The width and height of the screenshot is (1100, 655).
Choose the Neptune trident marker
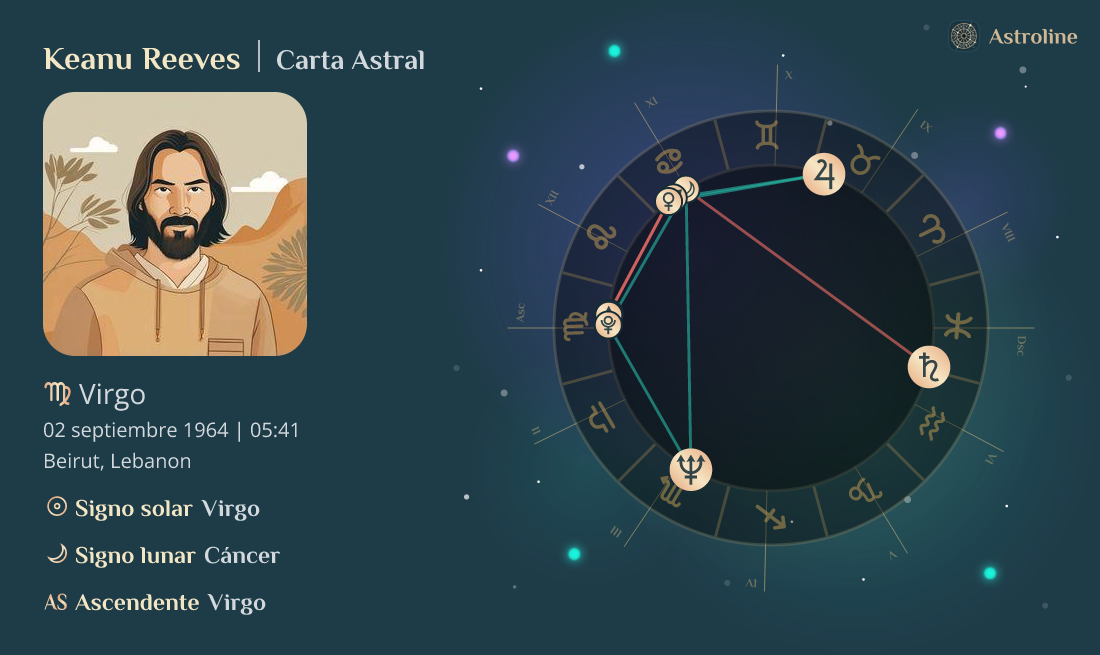690,469
